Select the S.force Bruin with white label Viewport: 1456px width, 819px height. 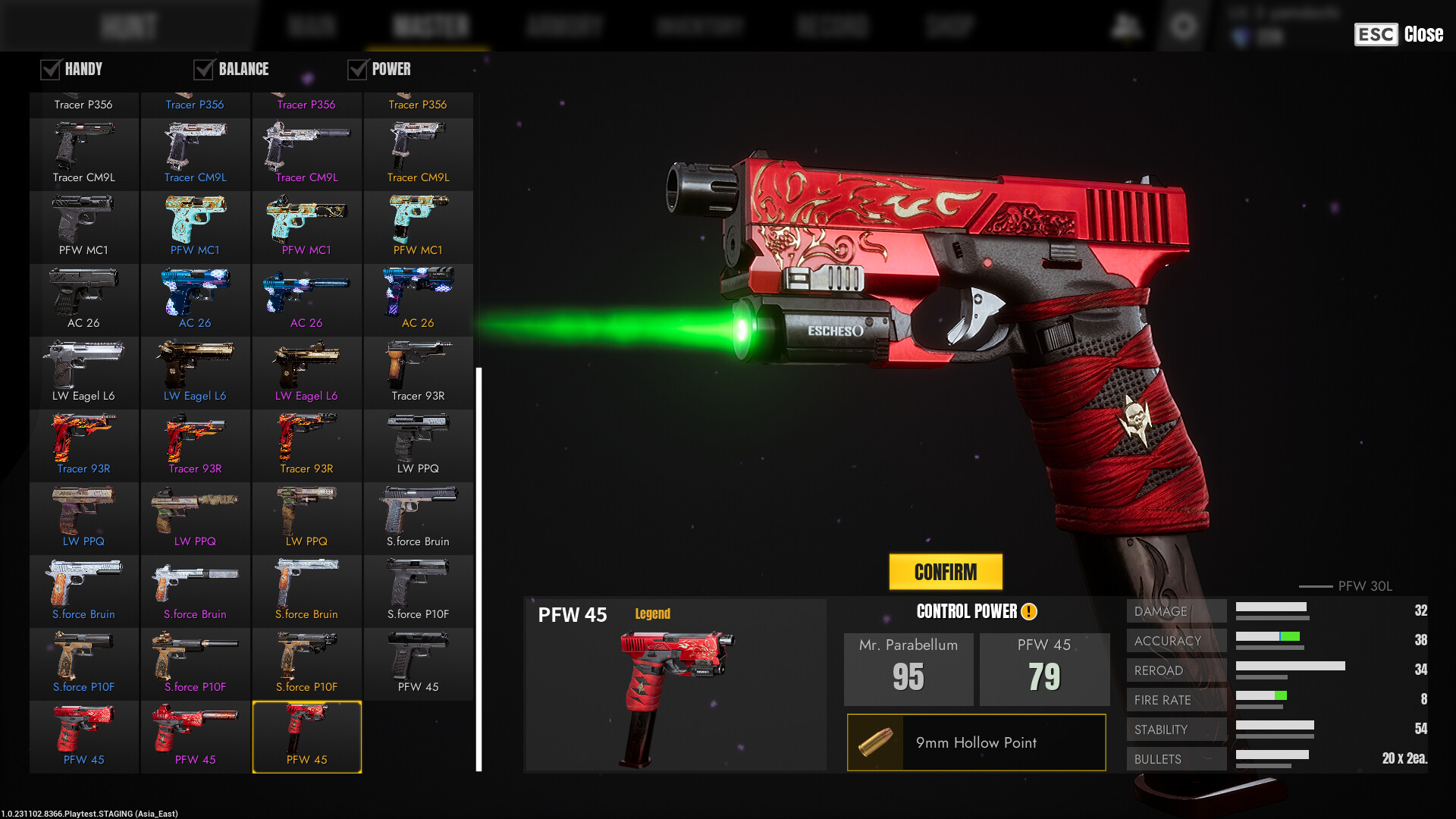(x=418, y=517)
